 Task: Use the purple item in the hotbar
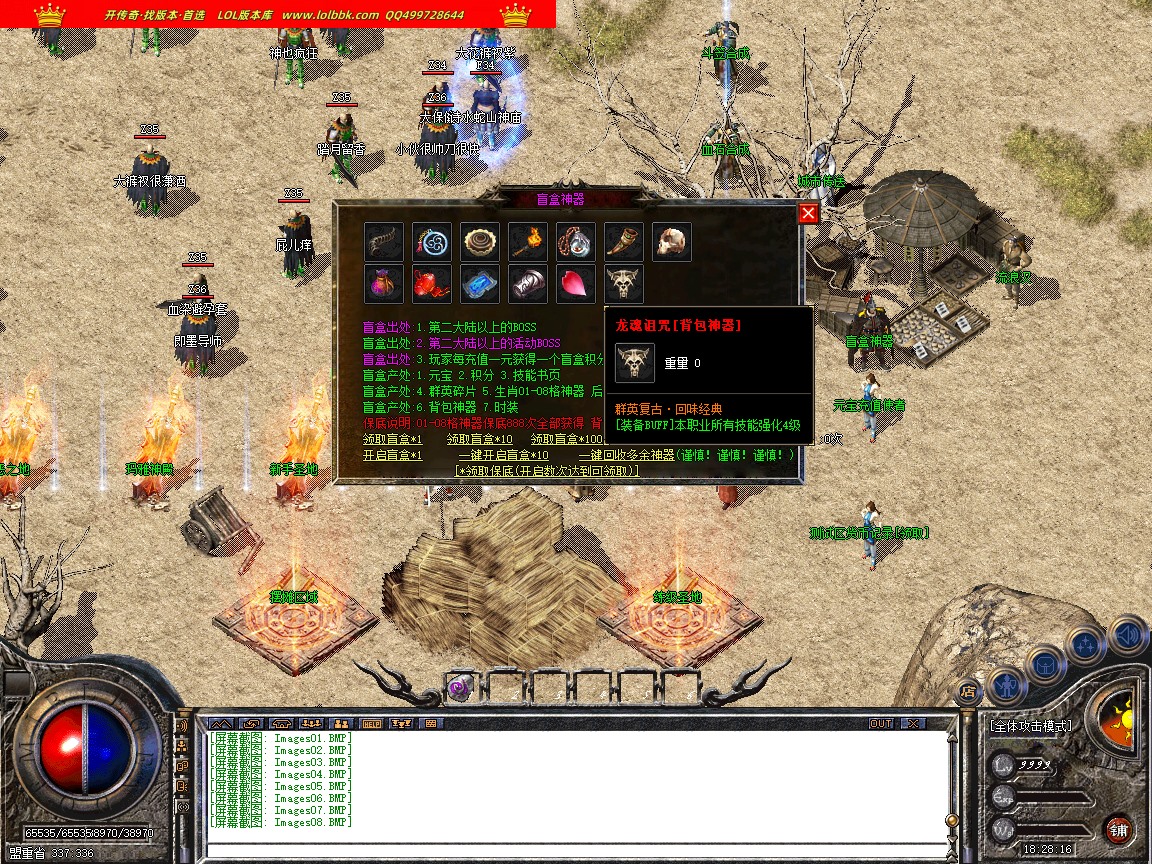click(460, 687)
